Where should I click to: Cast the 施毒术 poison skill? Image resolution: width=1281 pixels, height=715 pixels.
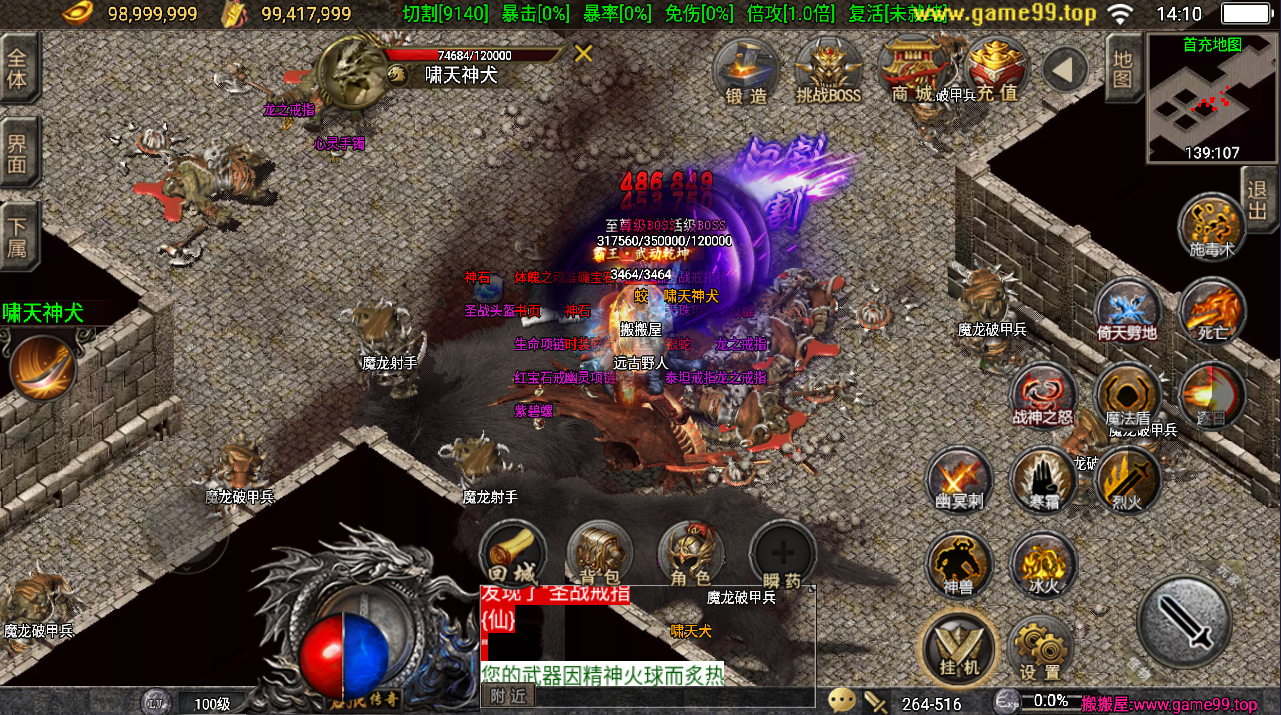[x=1212, y=226]
